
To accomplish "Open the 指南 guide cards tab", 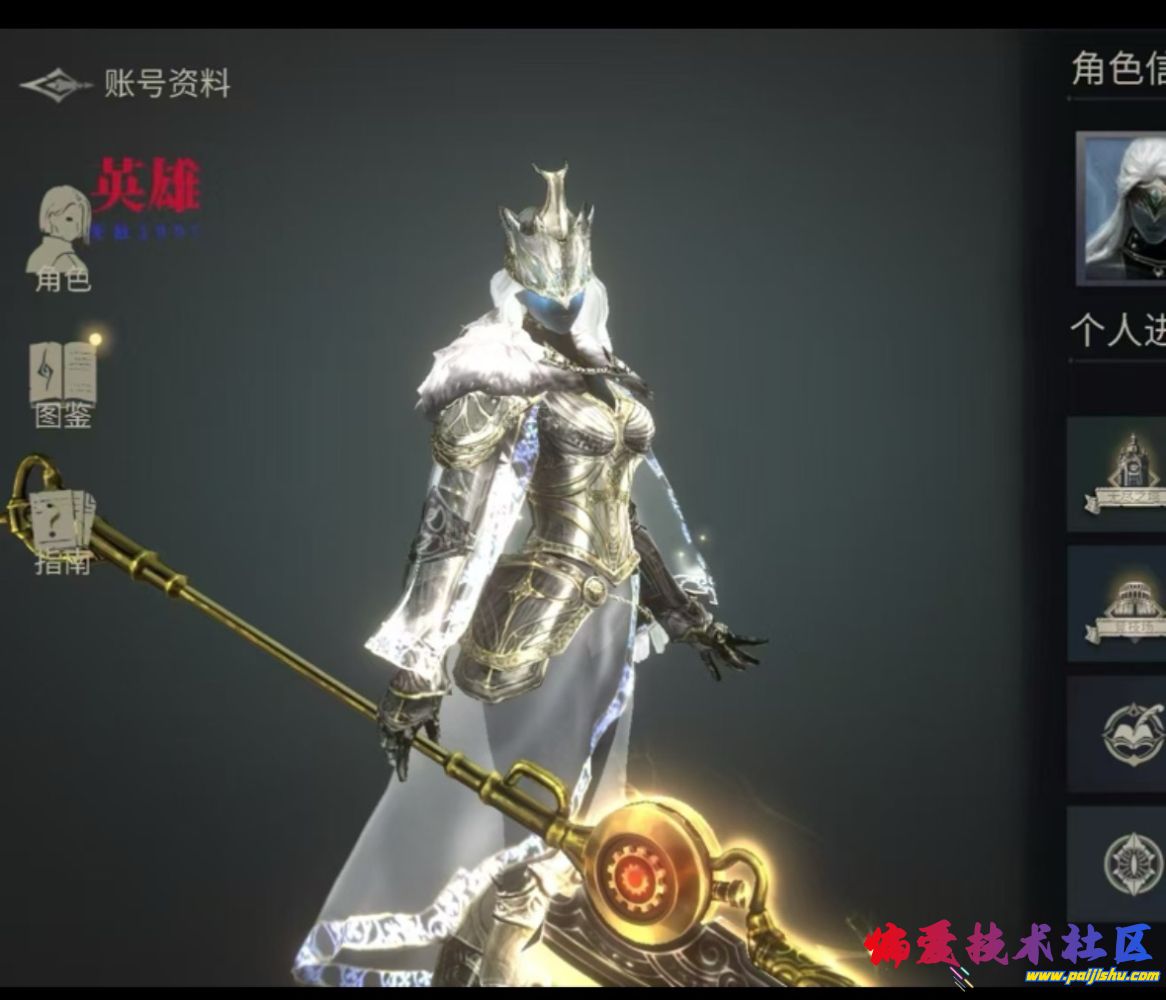I will pyautogui.click(x=62, y=530).
